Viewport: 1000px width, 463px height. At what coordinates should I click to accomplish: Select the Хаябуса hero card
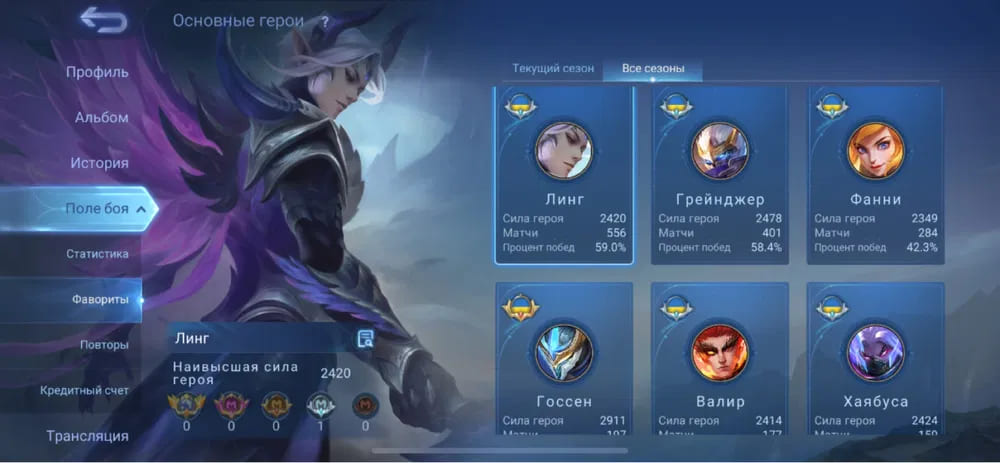click(876, 360)
